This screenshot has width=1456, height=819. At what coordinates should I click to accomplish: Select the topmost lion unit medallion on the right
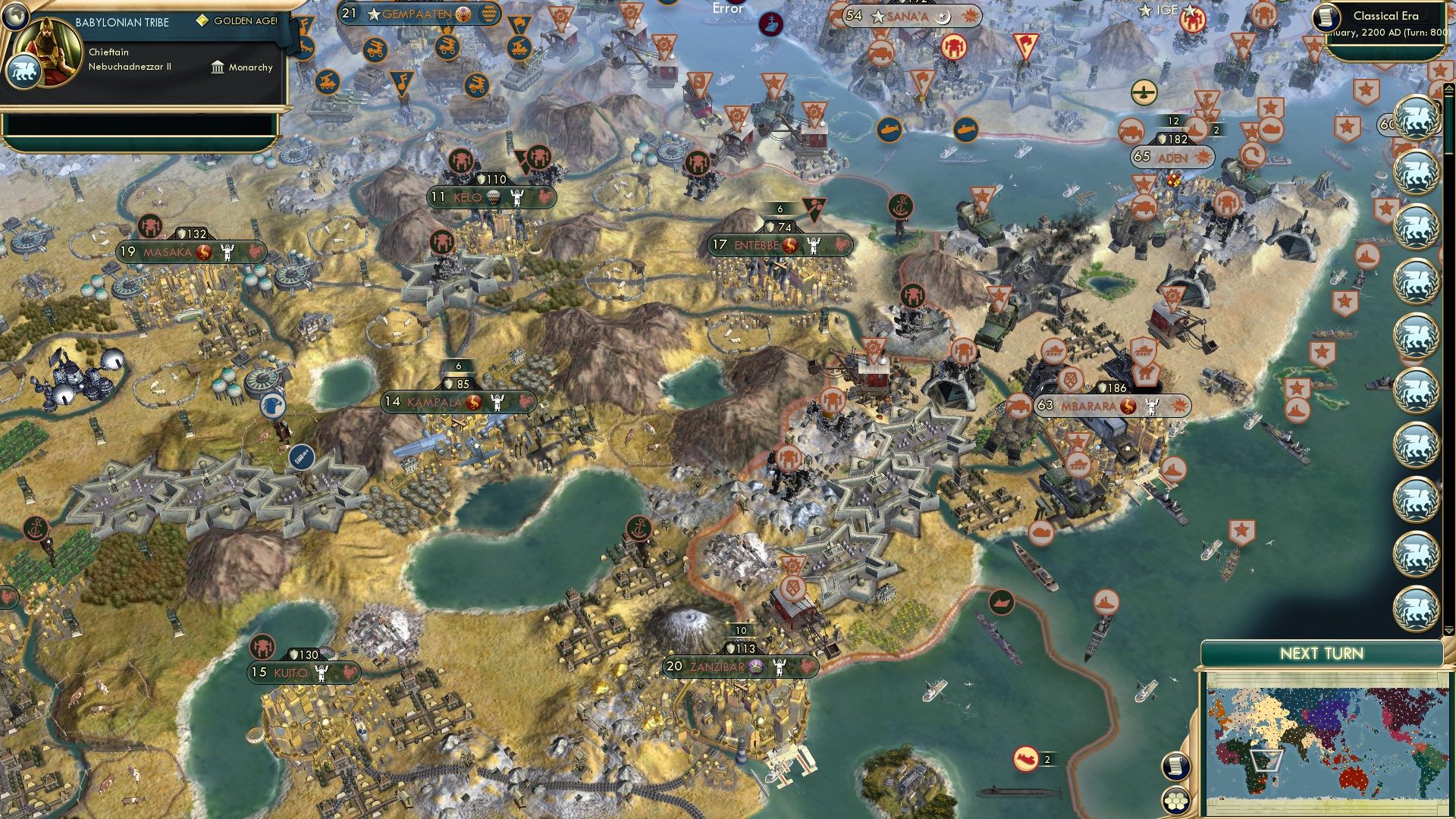click(x=1415, y=115)
